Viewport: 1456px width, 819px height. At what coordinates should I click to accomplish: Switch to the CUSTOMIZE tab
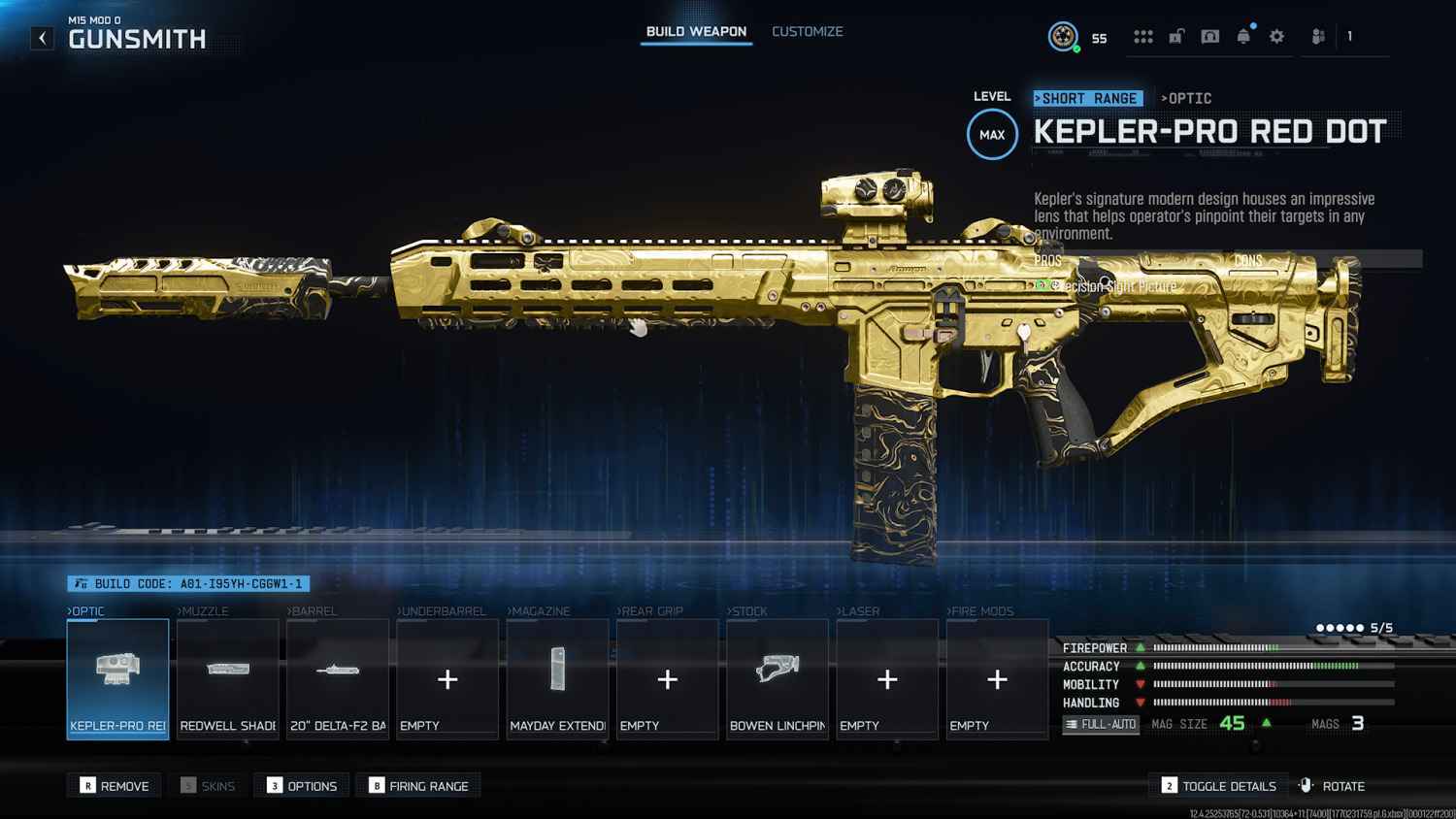tap(807, 31)
